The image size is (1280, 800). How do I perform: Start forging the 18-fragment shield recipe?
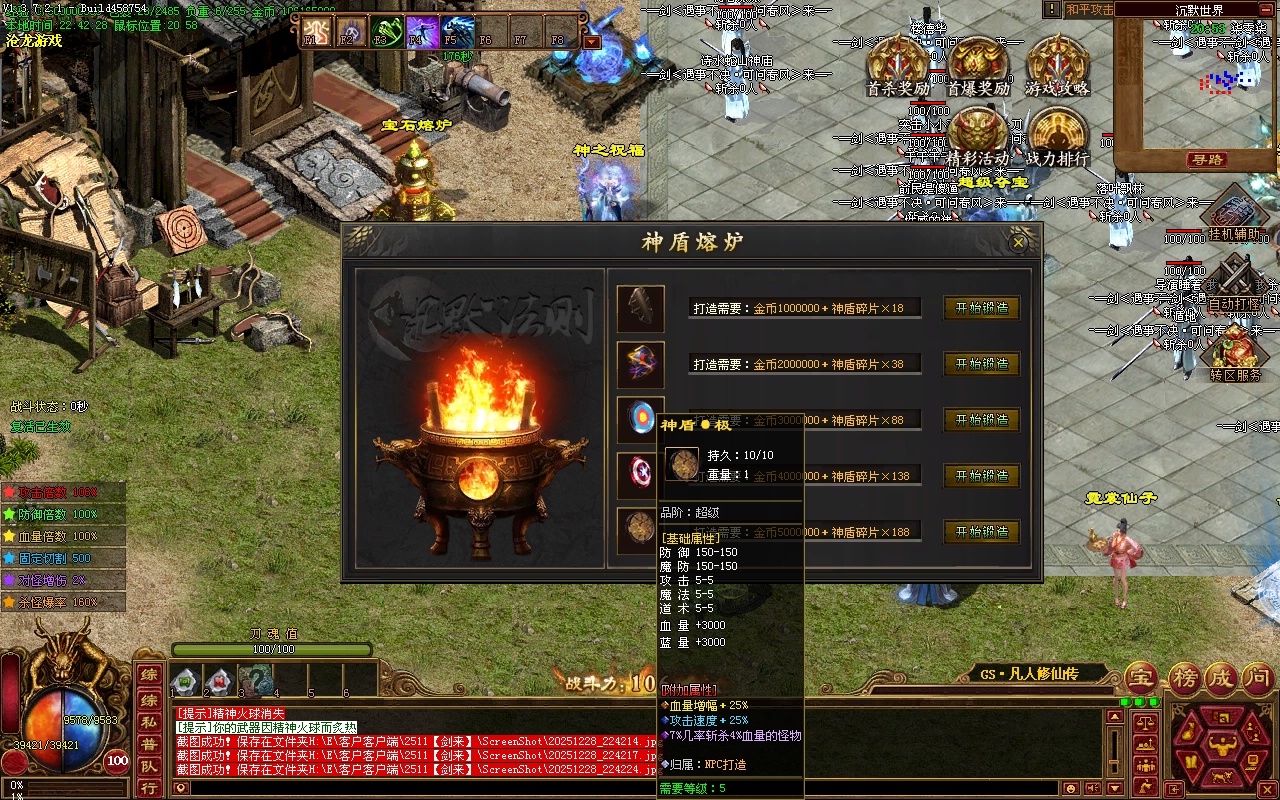tap(981, 308)
